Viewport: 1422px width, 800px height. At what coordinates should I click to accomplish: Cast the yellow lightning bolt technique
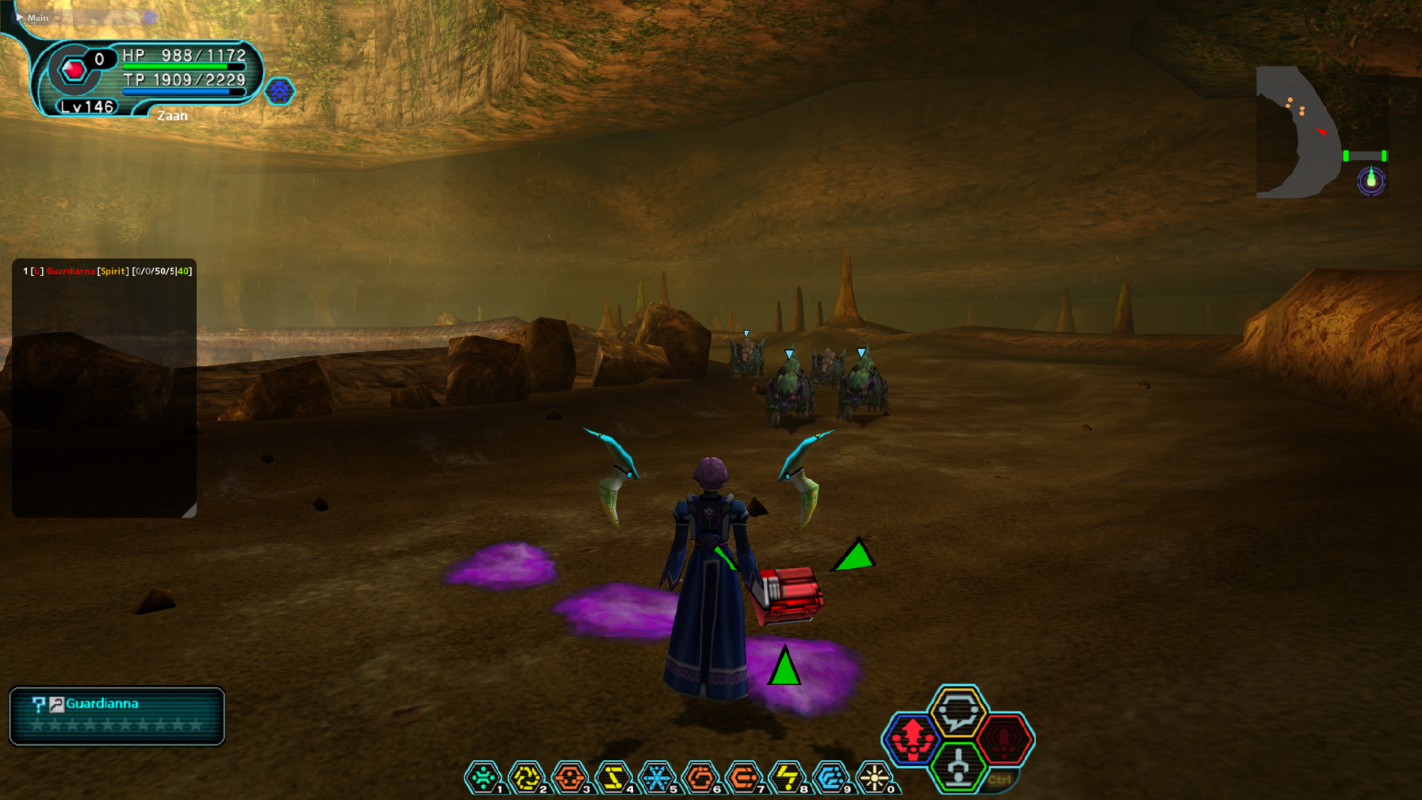point(787,777)
